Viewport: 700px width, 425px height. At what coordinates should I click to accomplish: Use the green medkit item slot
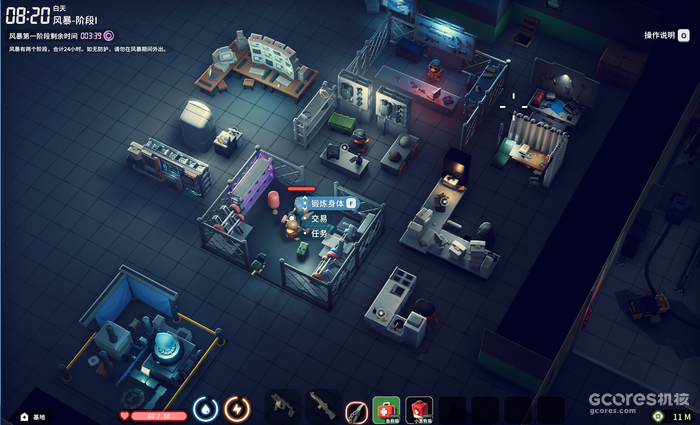click(386, 408)
